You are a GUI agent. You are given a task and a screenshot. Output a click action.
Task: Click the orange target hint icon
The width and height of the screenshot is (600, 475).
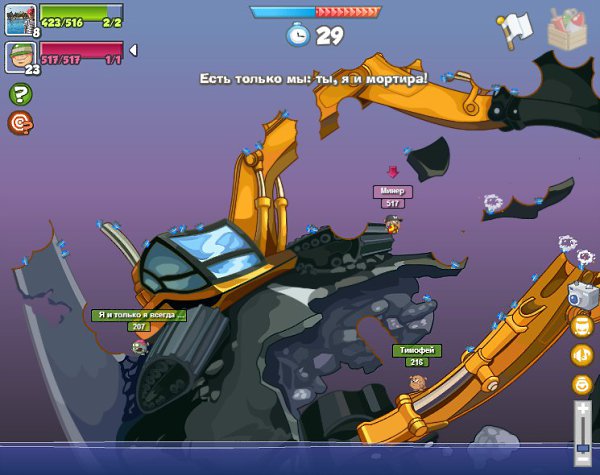tap(19, 122)
